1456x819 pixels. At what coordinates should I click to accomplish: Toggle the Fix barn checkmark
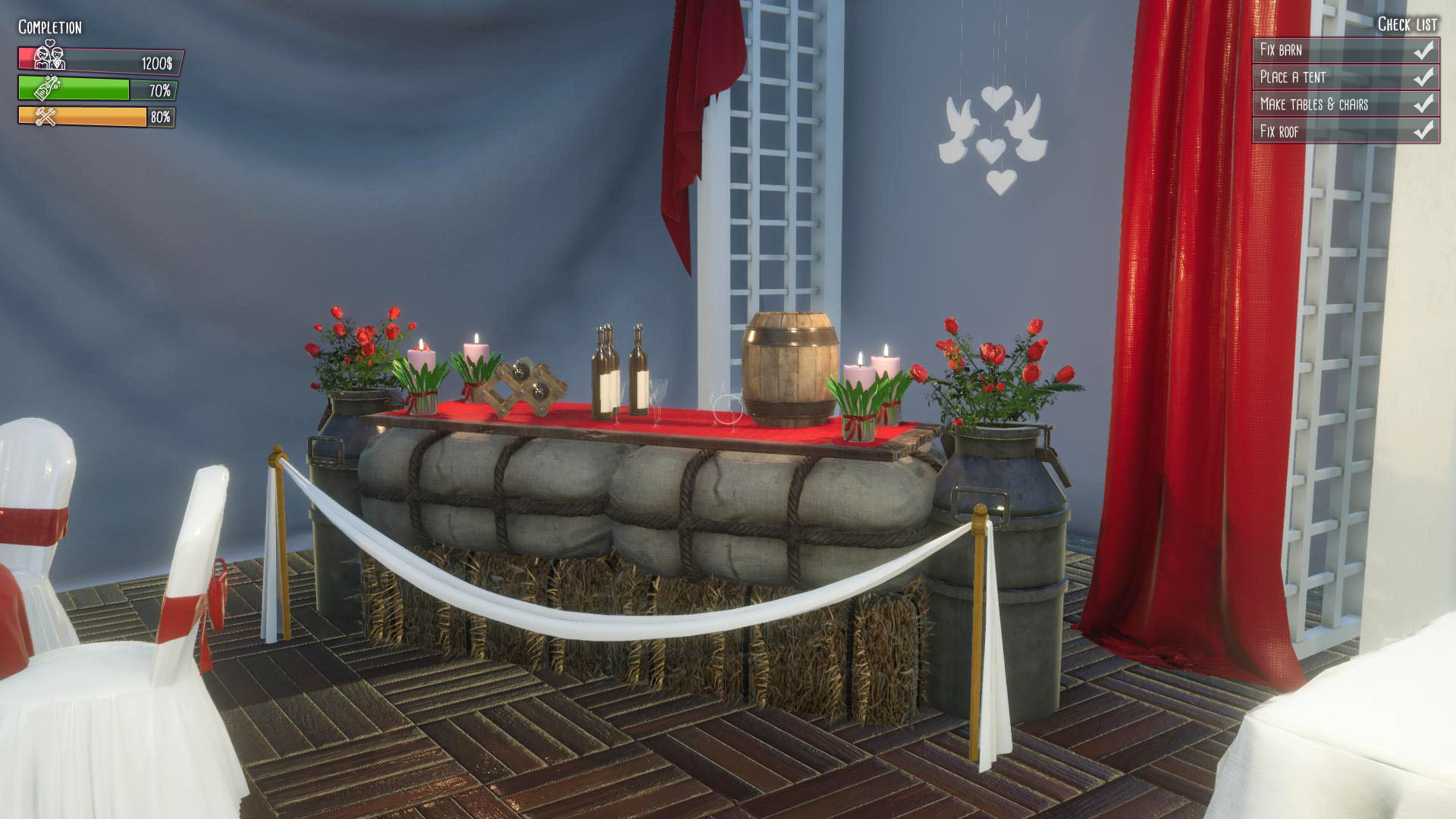pyautogui.click(x=1423, y=51)
